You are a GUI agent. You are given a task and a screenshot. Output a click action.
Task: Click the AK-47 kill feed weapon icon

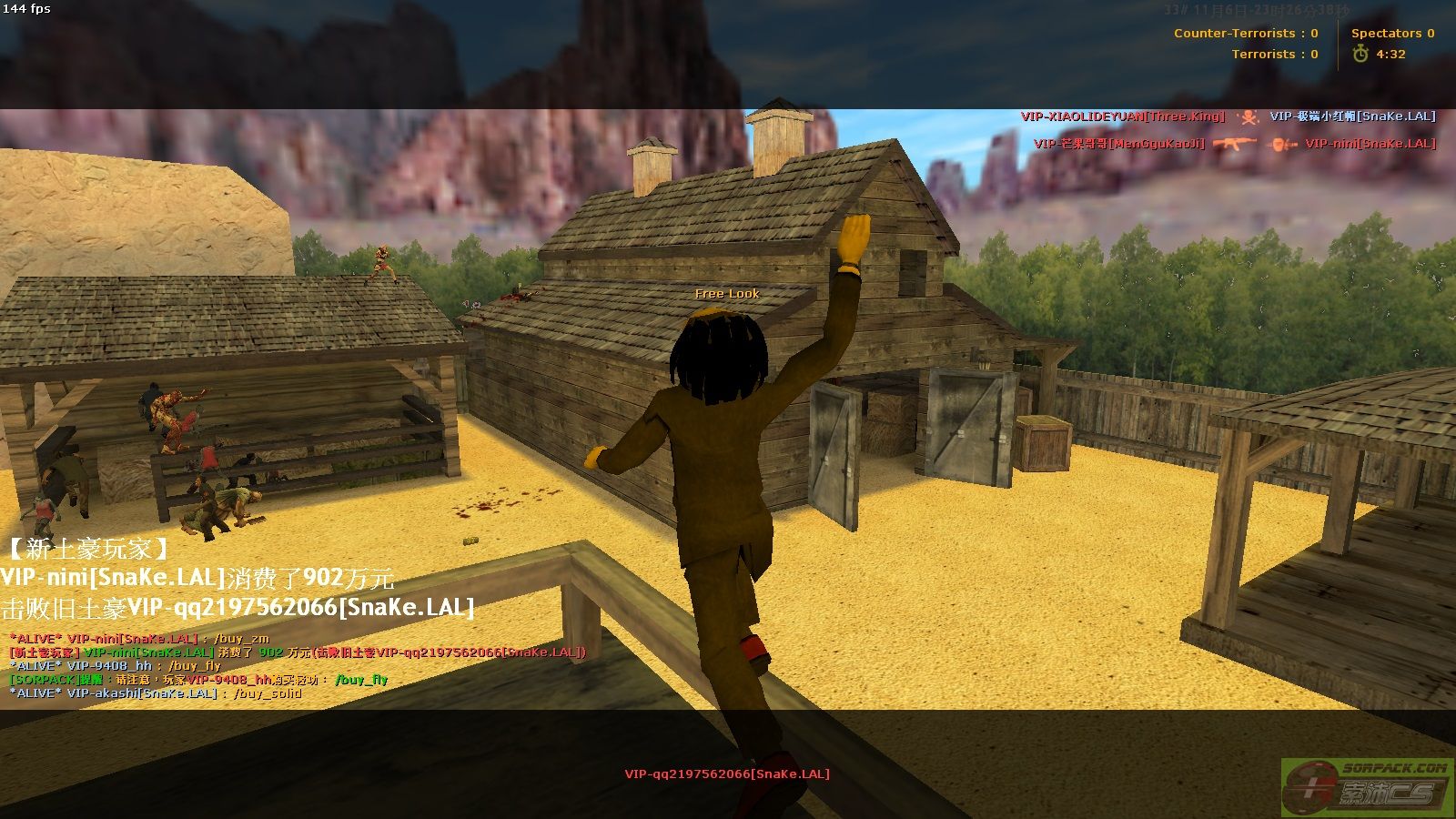pyautogui.click(x=1234, y=144)
